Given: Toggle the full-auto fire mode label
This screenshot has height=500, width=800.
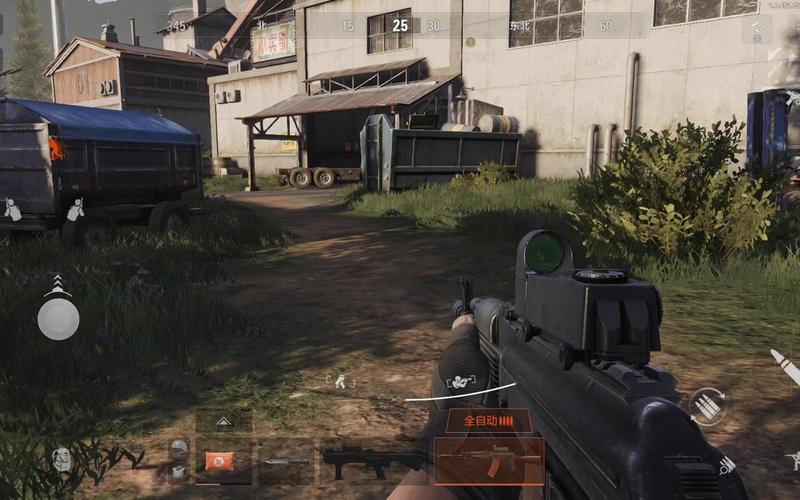Looking at the screenshot, I should click(x=488, y=421).
